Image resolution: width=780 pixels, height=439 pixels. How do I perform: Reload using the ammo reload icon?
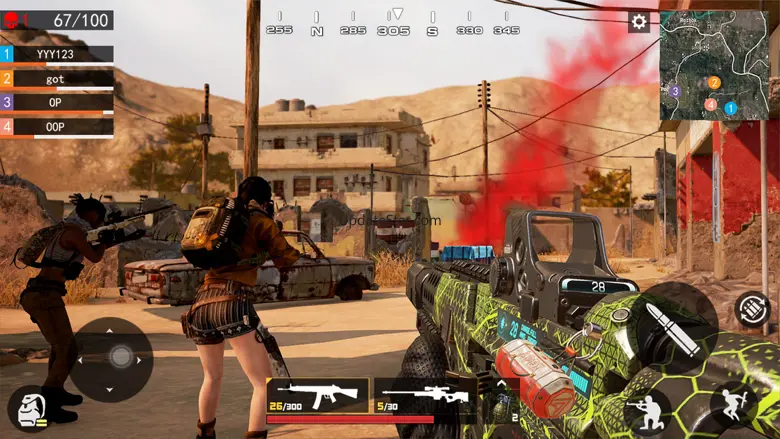click(751, 308)
